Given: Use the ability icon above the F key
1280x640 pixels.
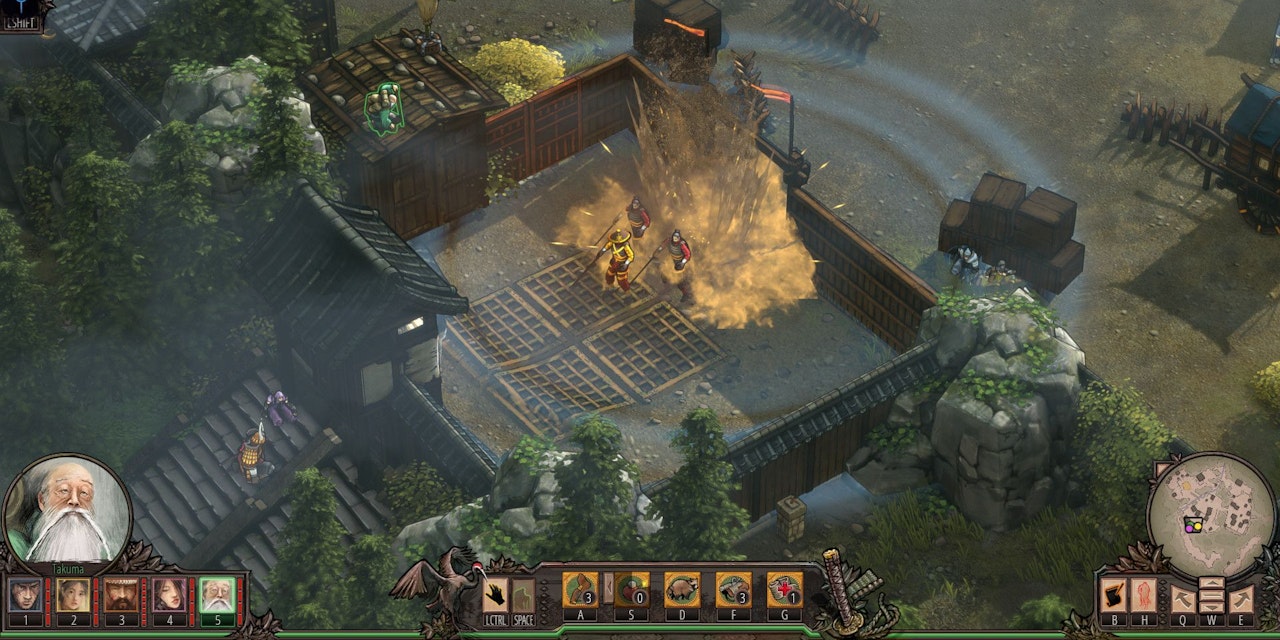Looking at the screenshot, I should pyautogui.click(x=734, y=590).
